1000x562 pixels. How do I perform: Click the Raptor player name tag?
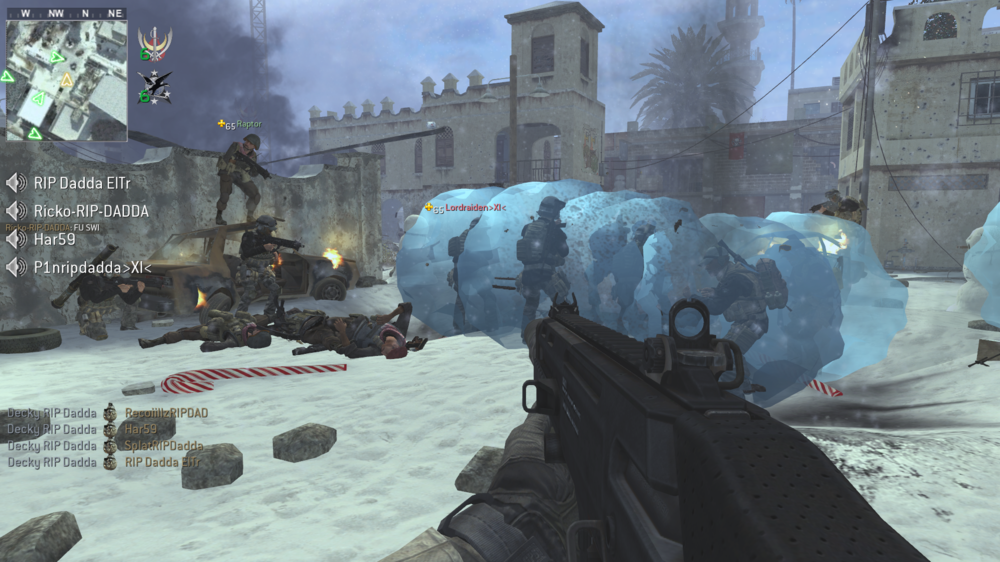pyautogui.click(x=248, y=125)
